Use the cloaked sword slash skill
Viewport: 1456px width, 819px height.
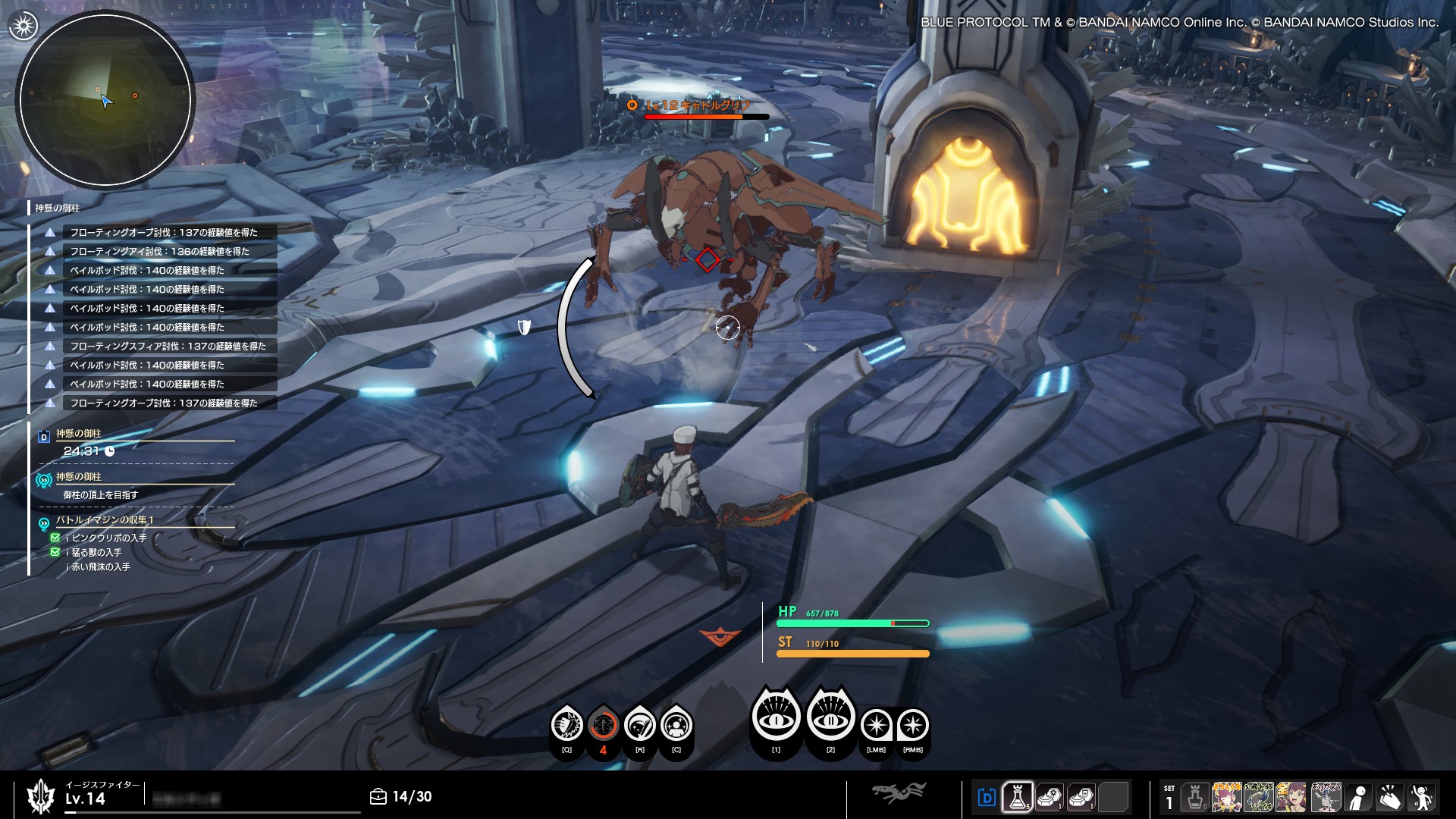click(x=640, y=726)
